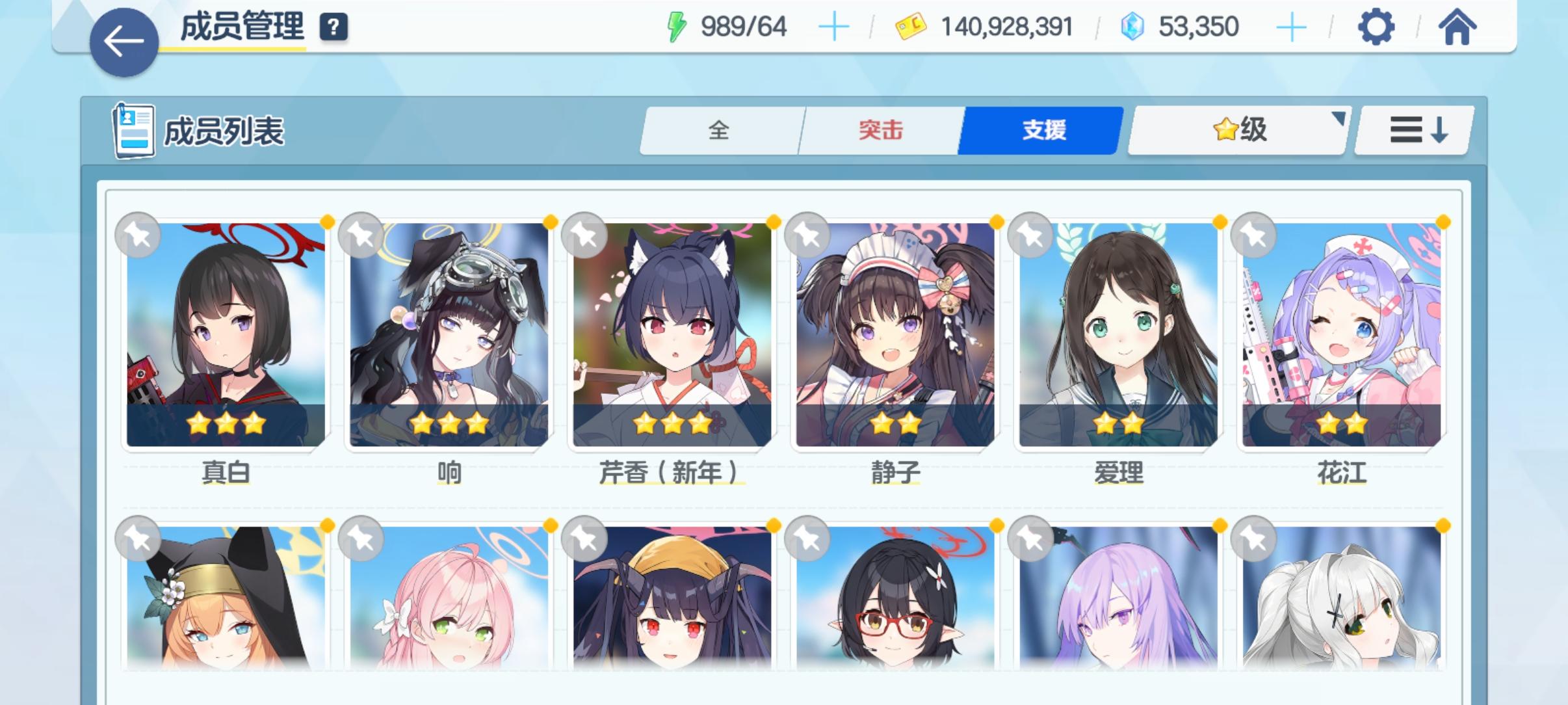Click the AP lightning bolt icon
This screenshot has height=705, width=1568.
pyautogui.click(x=677, y=26)
